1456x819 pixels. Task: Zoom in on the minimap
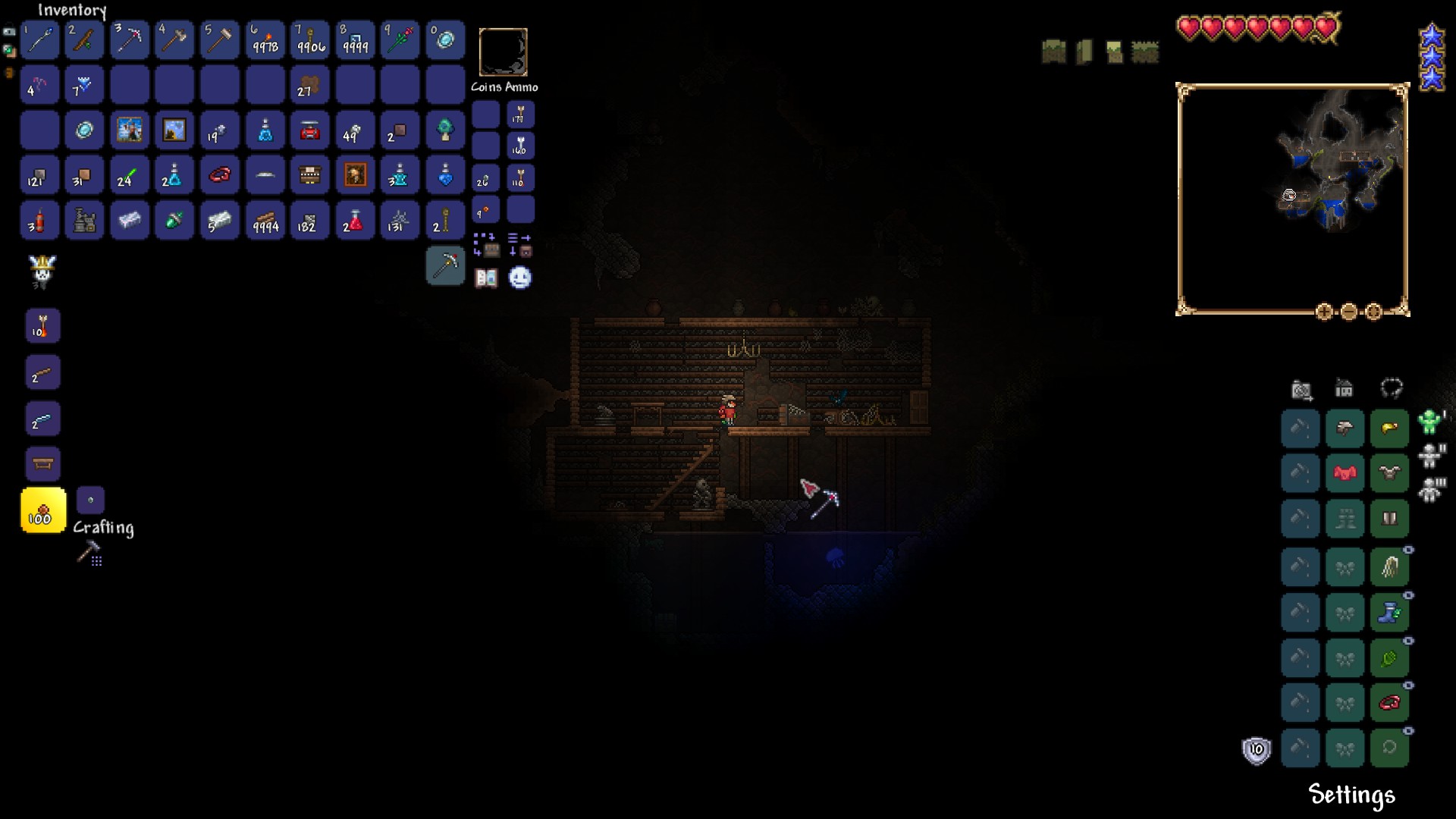(x=1325, y=311)
